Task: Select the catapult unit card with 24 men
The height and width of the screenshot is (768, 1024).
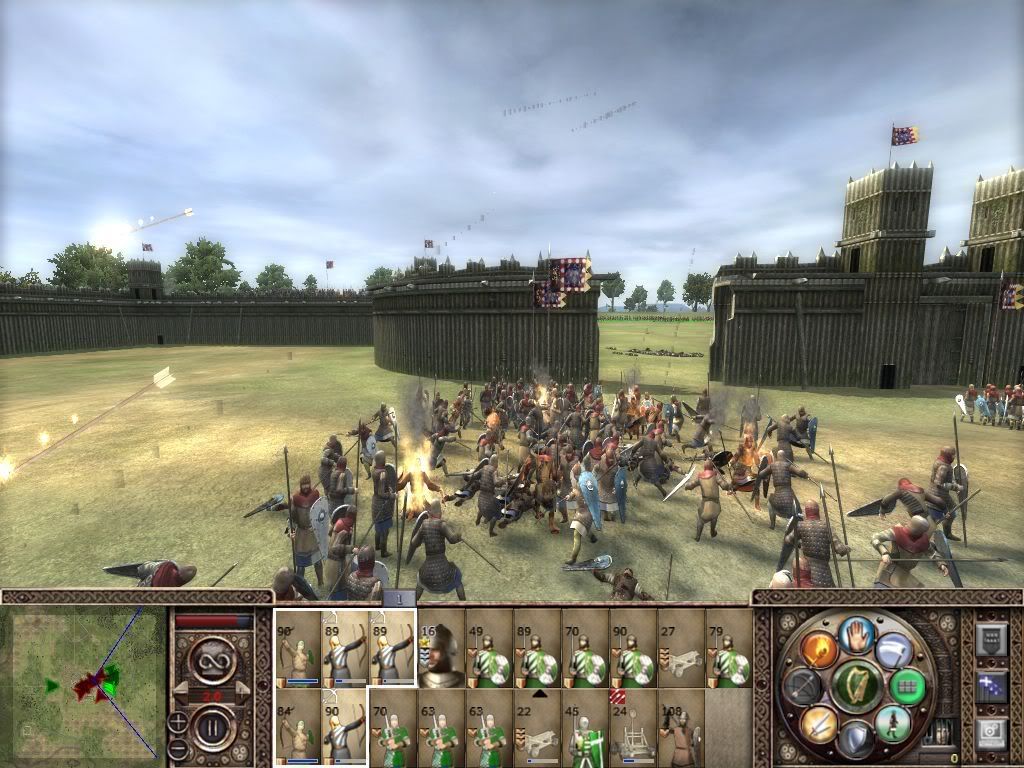Action: (633, 727)
